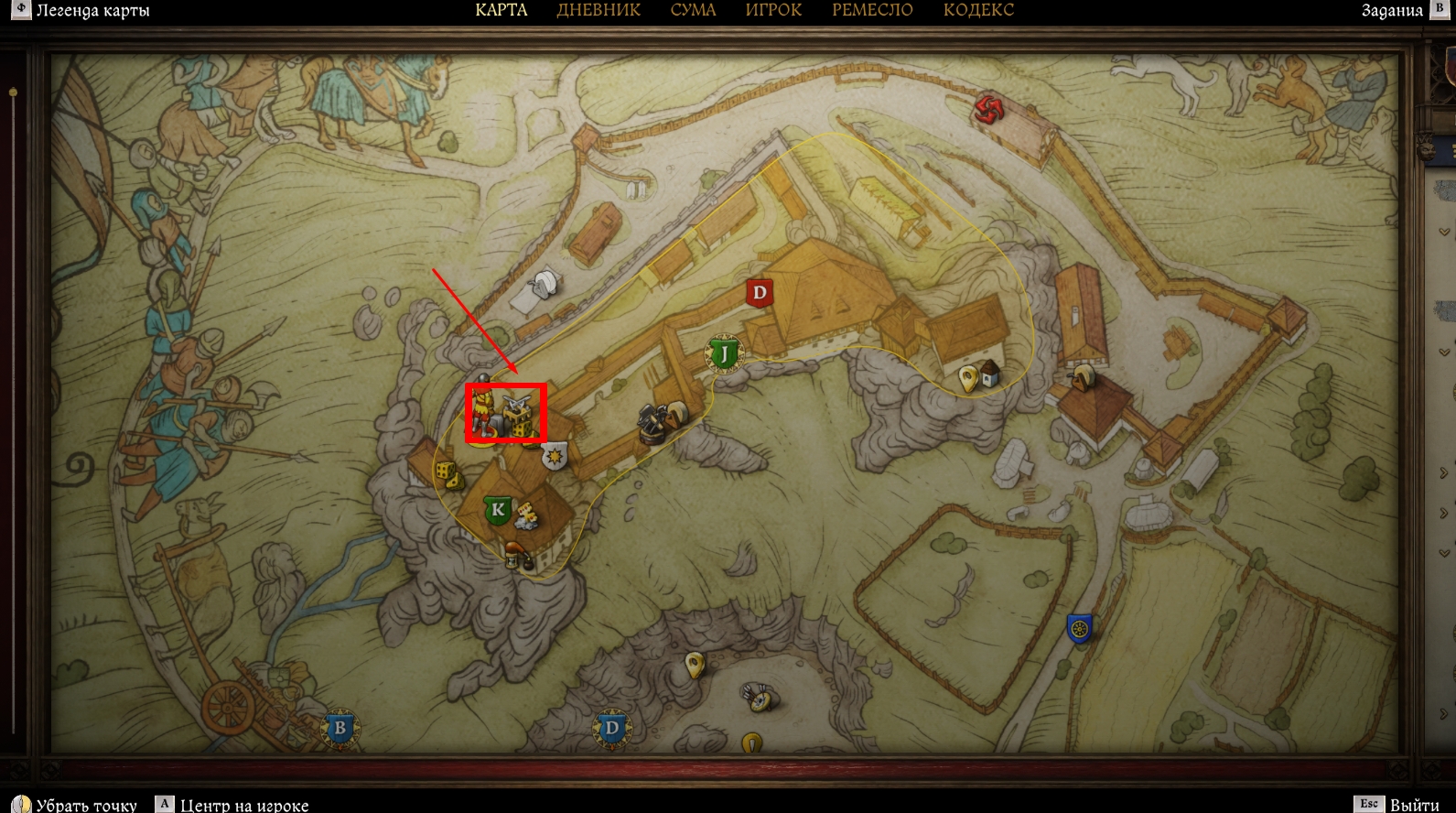
Task: Center the map with Центр на игроке
Action: tap(243, 805)
